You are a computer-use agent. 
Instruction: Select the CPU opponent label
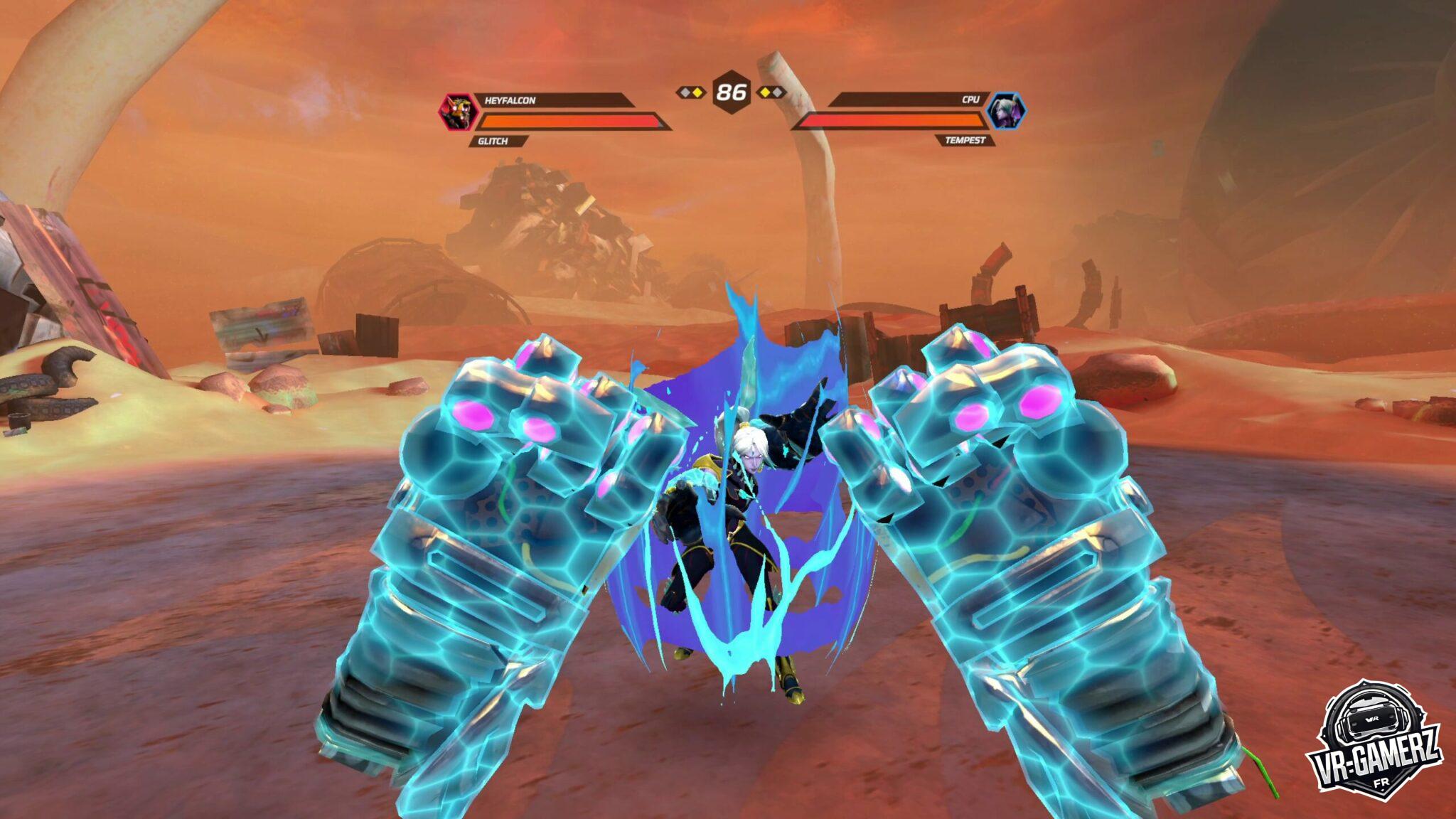tap(971, 100)
